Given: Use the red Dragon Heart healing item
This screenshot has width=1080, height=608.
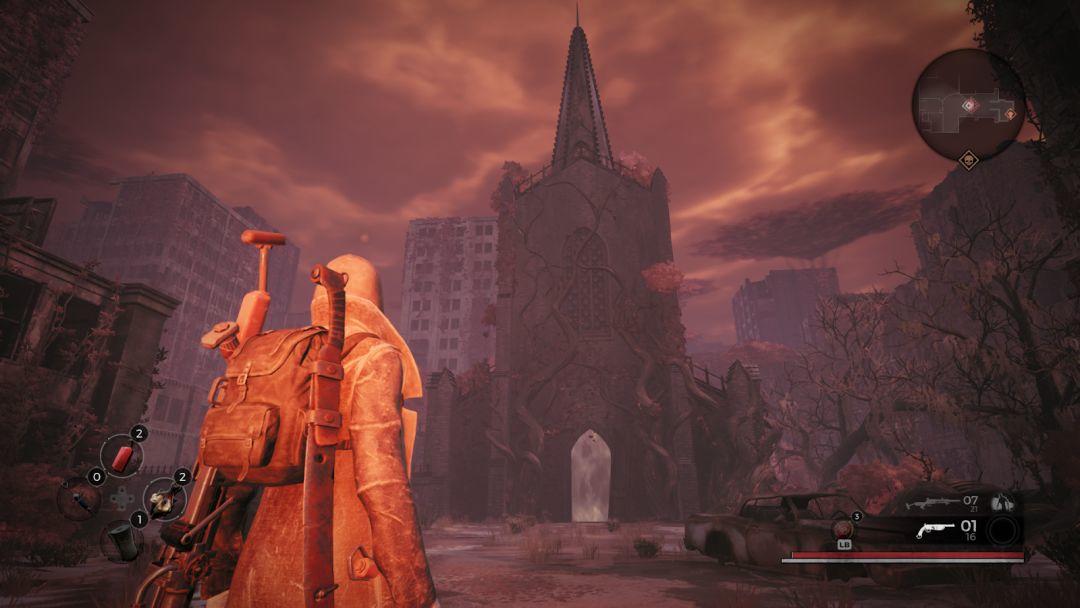Looking at the screenshot, I should tap(843, 528).
